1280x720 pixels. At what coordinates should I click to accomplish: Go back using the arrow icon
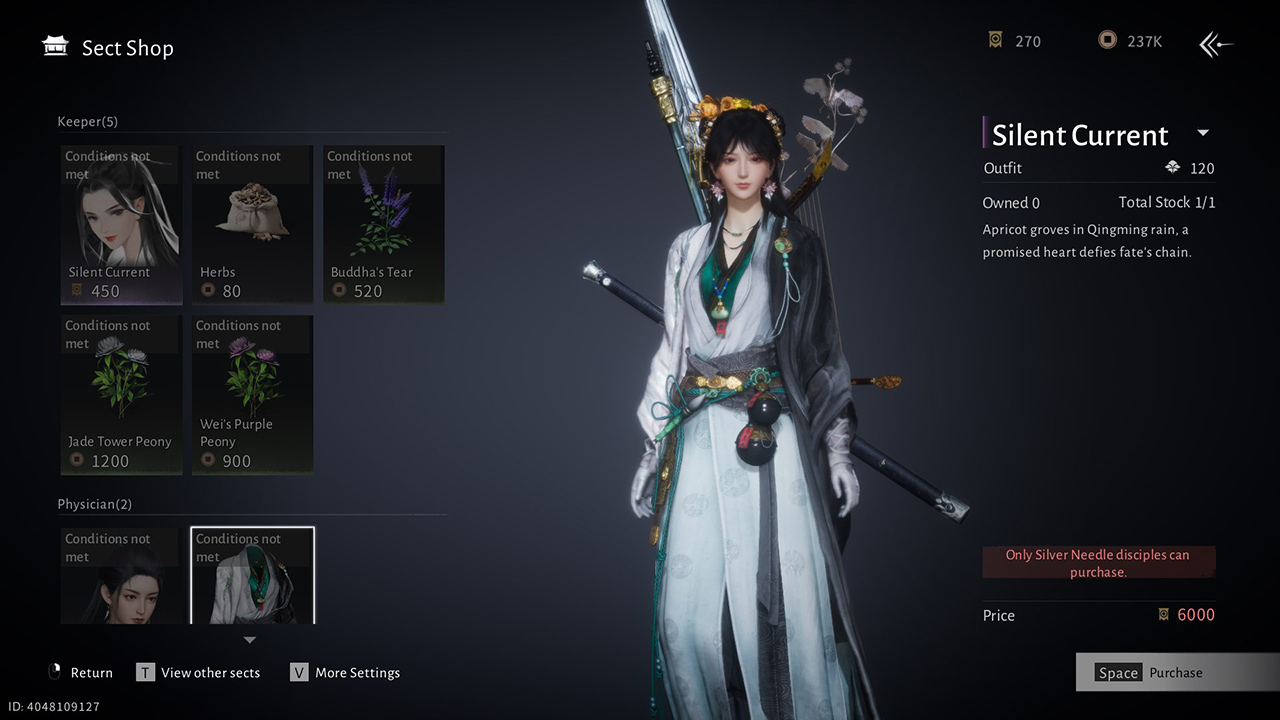1216,43
